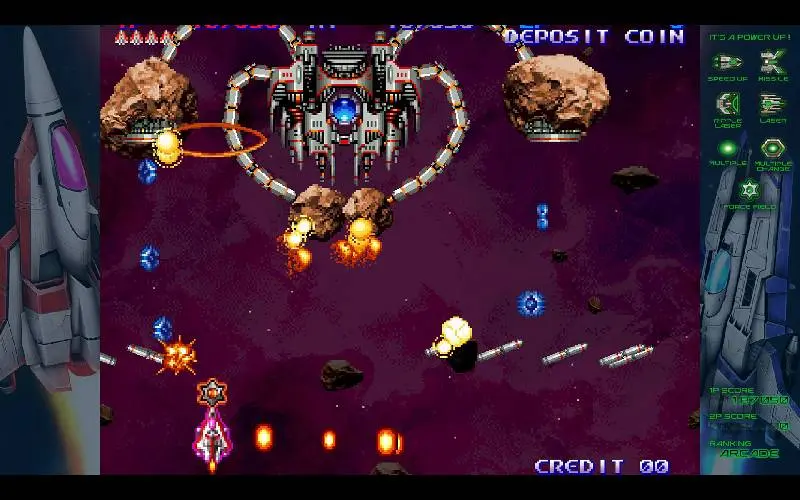Select the Multiple Change hexagon icon

pyautogui.click(x=772, y=147)
